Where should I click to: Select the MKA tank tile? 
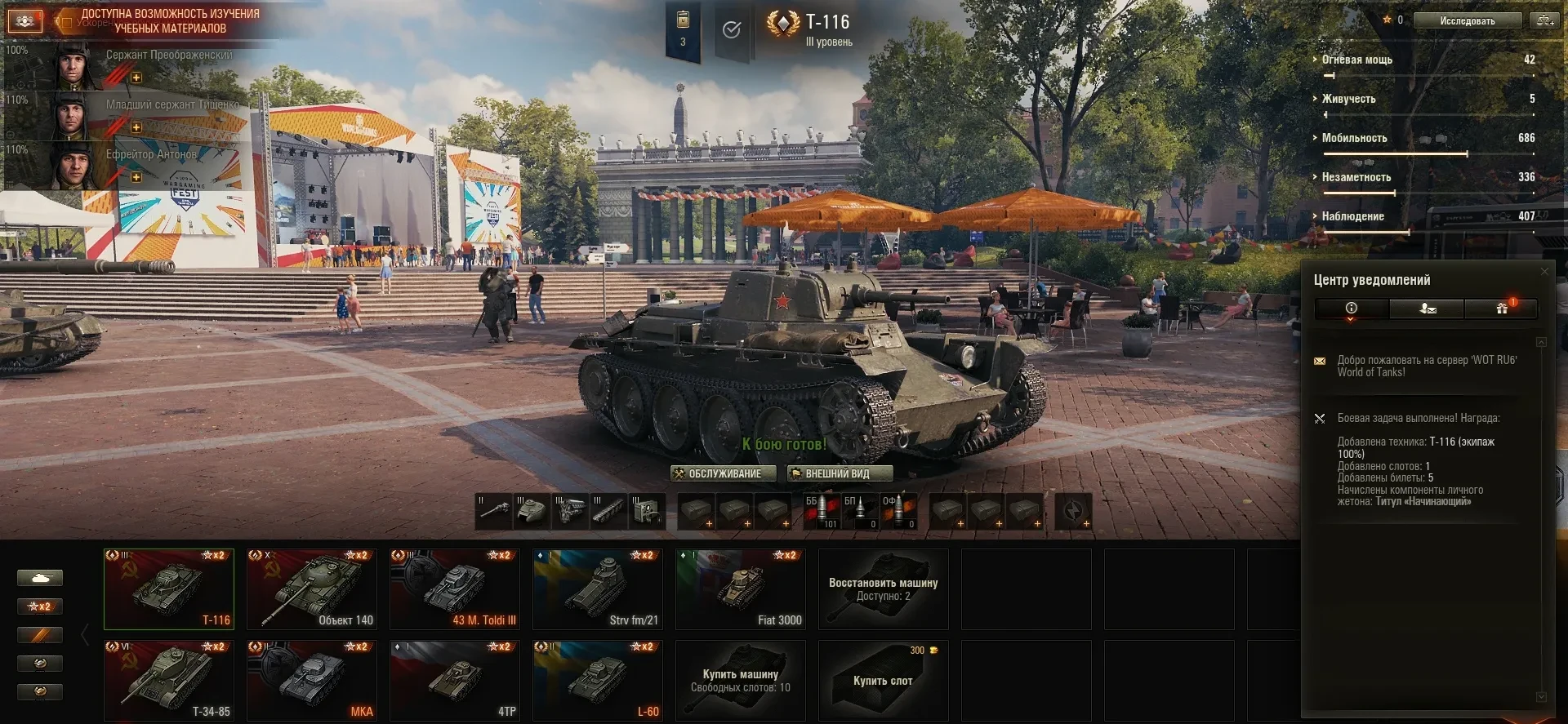pyautogui.click(x=311, y=680)
